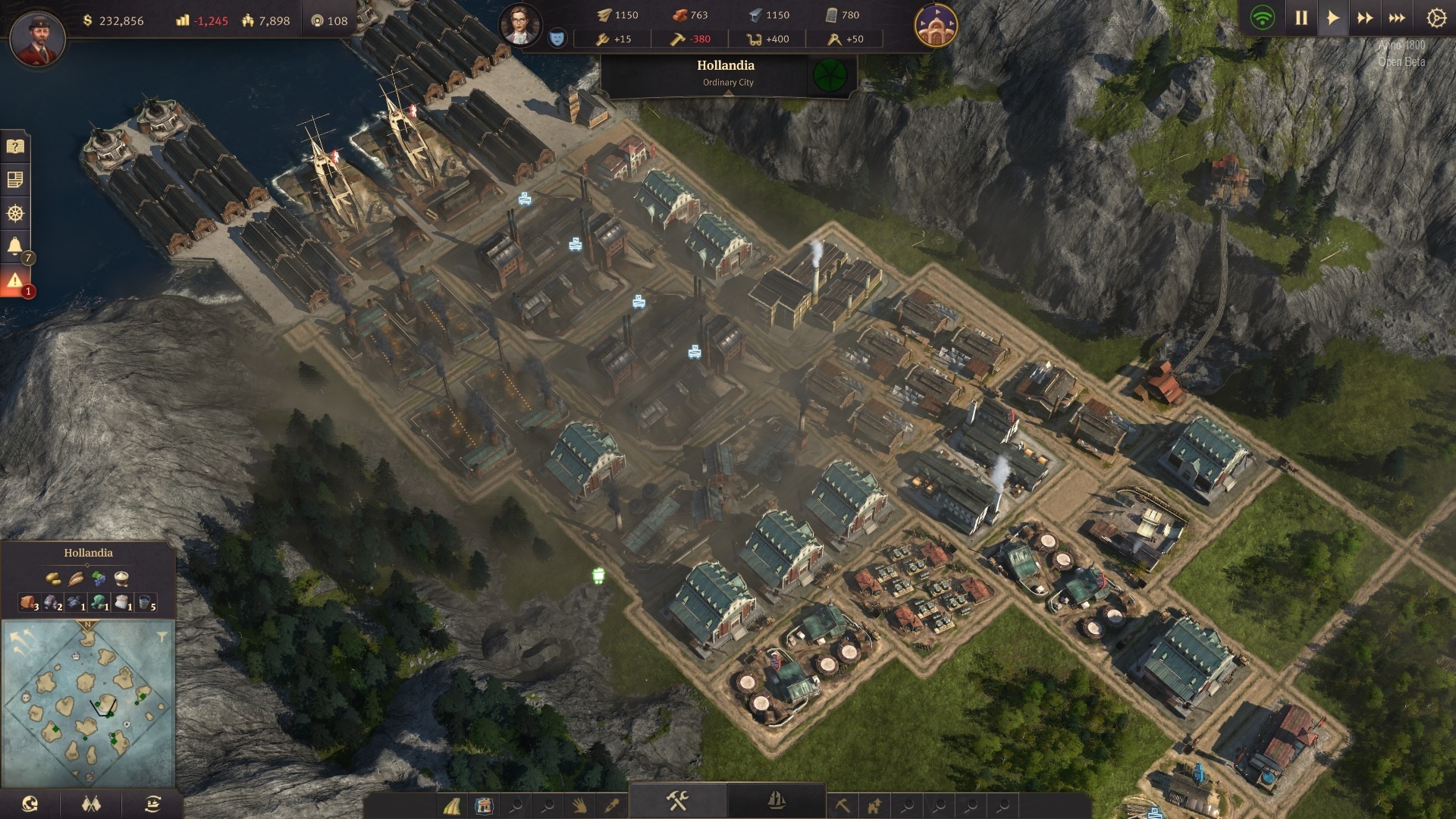The height and width of the screenshot is (819, 1456).
Task: Set game speed to normal play
Action: pos(1332,17)
